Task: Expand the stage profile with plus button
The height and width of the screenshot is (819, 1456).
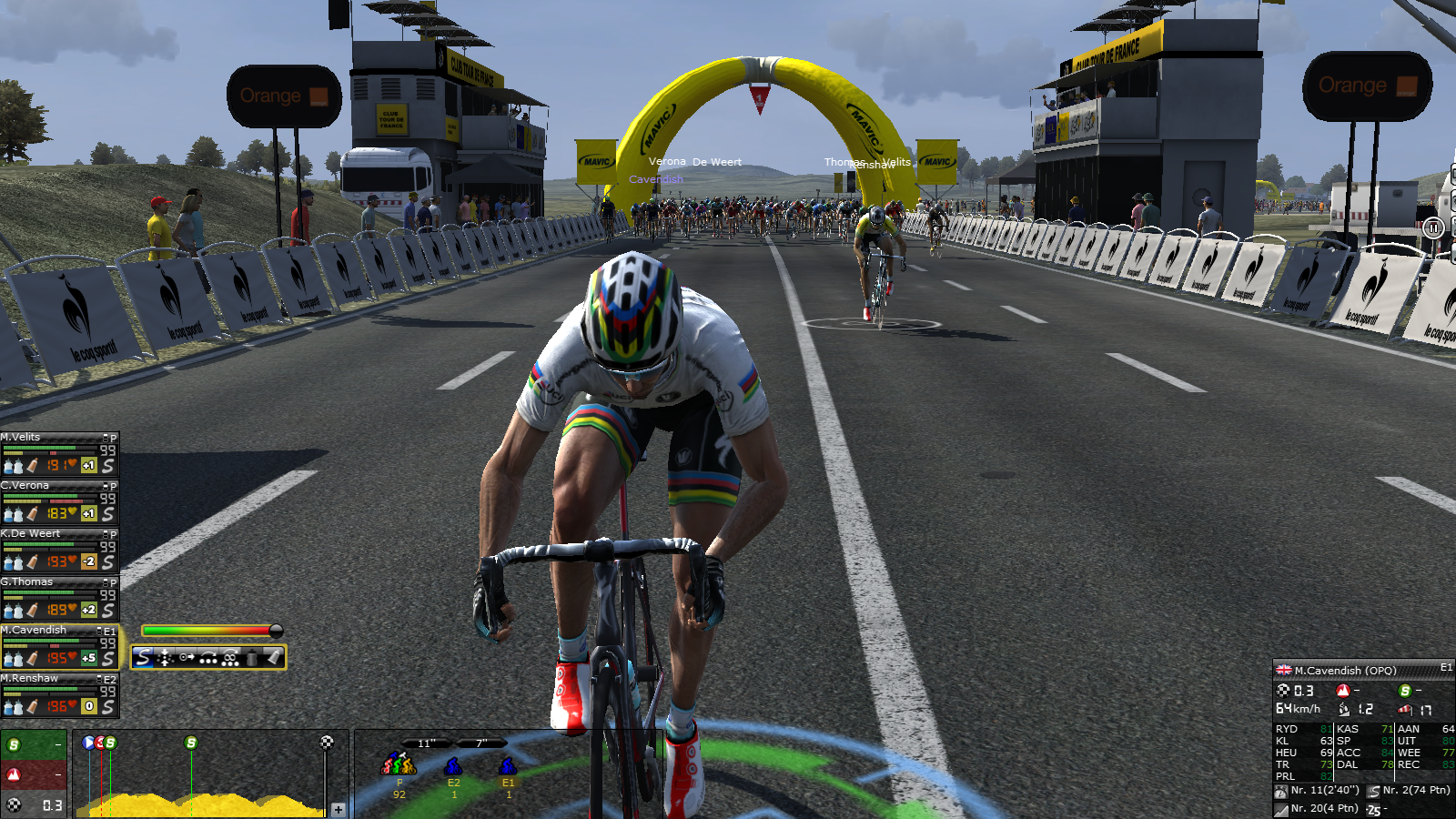Action: coord(339,809)
